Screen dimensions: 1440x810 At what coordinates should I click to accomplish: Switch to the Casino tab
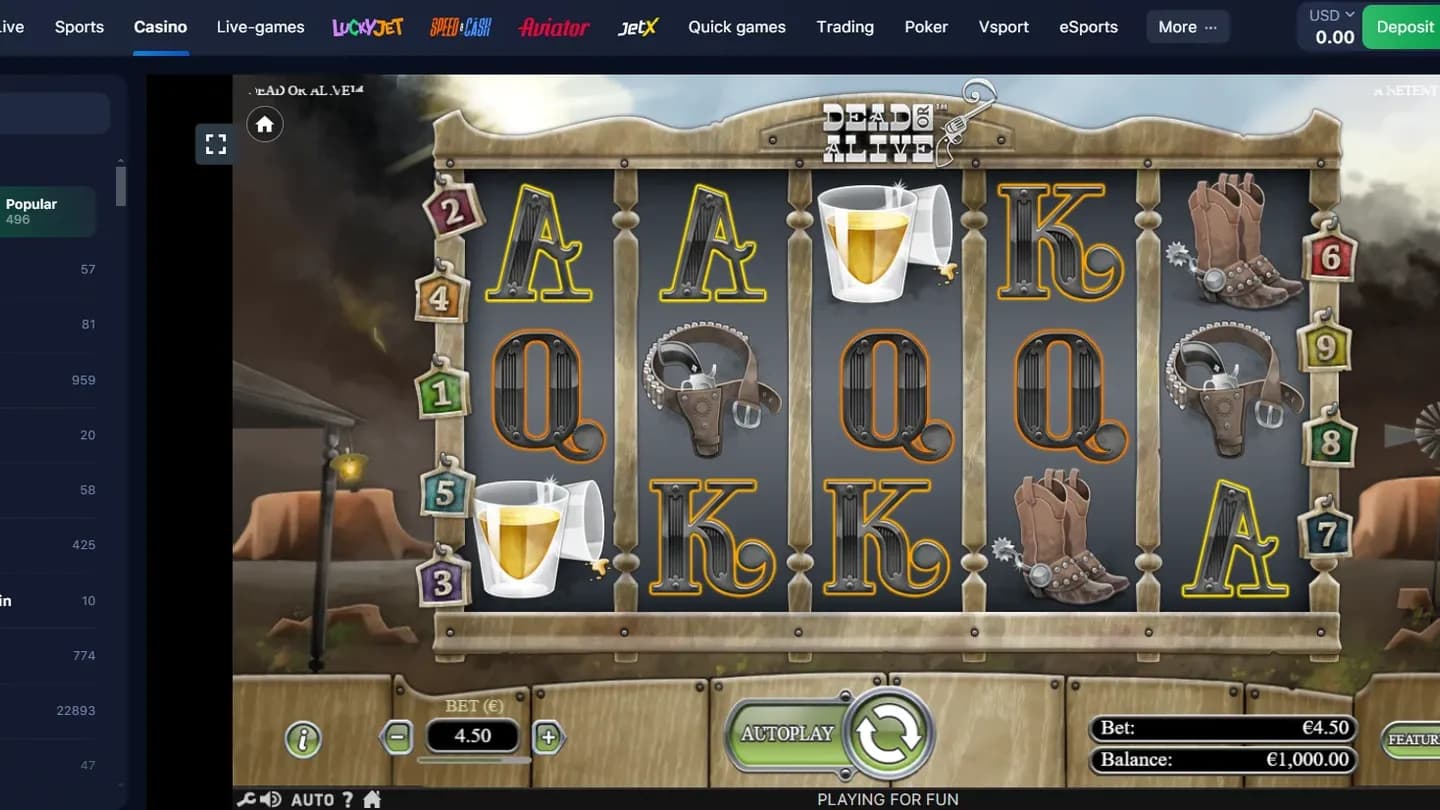click(160, 27)
